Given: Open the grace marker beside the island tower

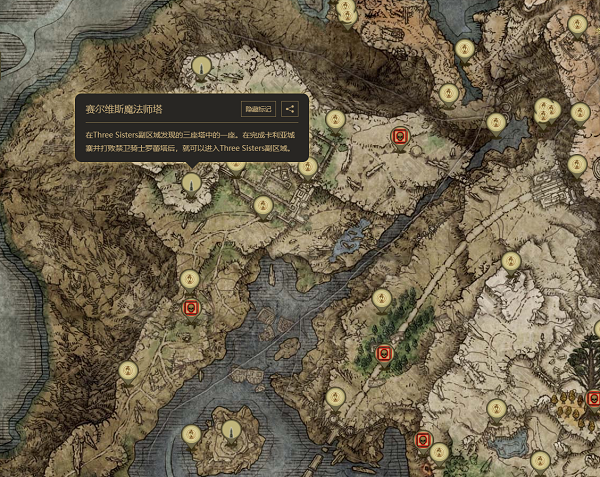Looking at the screenshot, I should (x=191, y=434).
